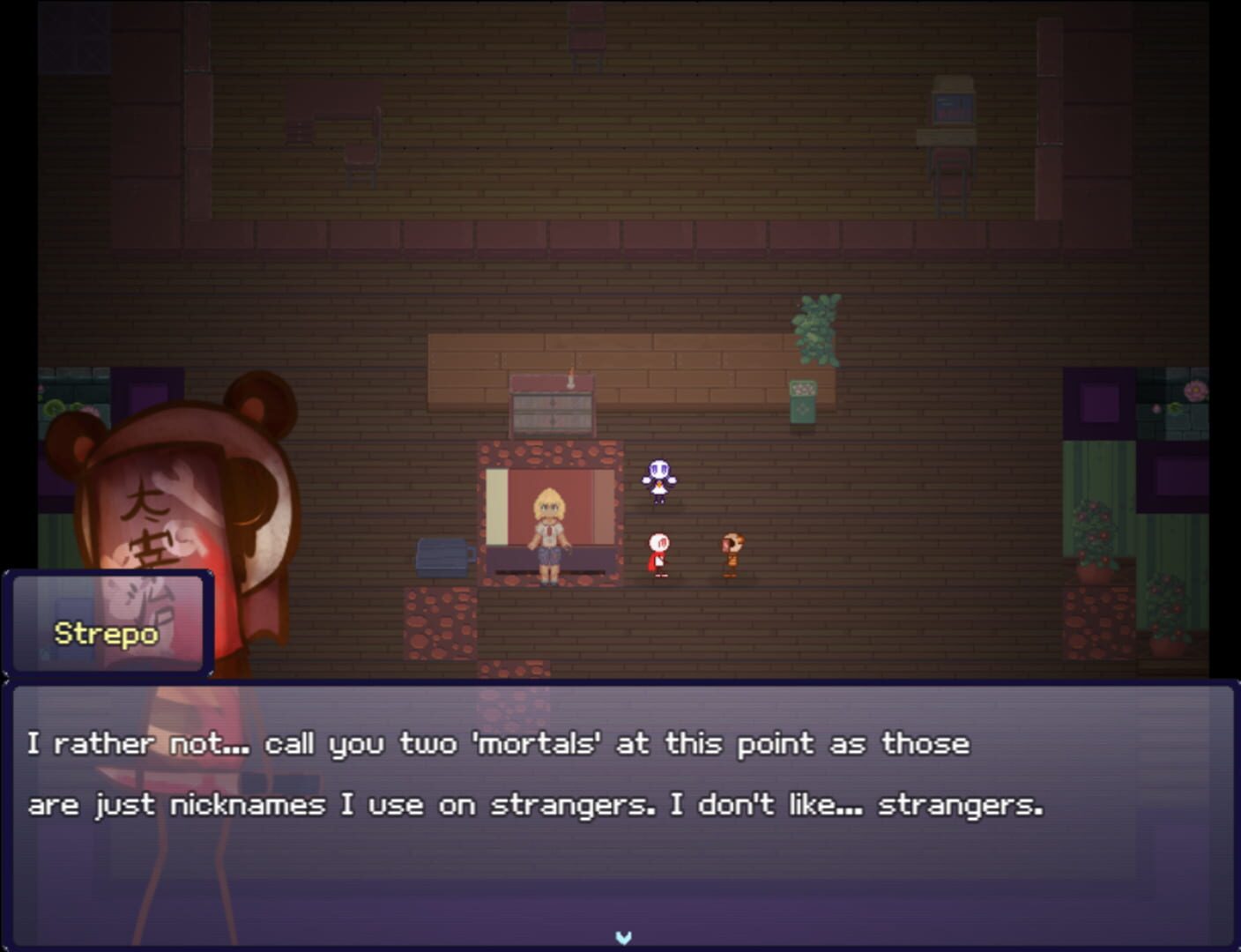Viewport: 1241px width, 952px height.
Task: Click the word 'mortals' in the dialogue
Action: (529, 743)
